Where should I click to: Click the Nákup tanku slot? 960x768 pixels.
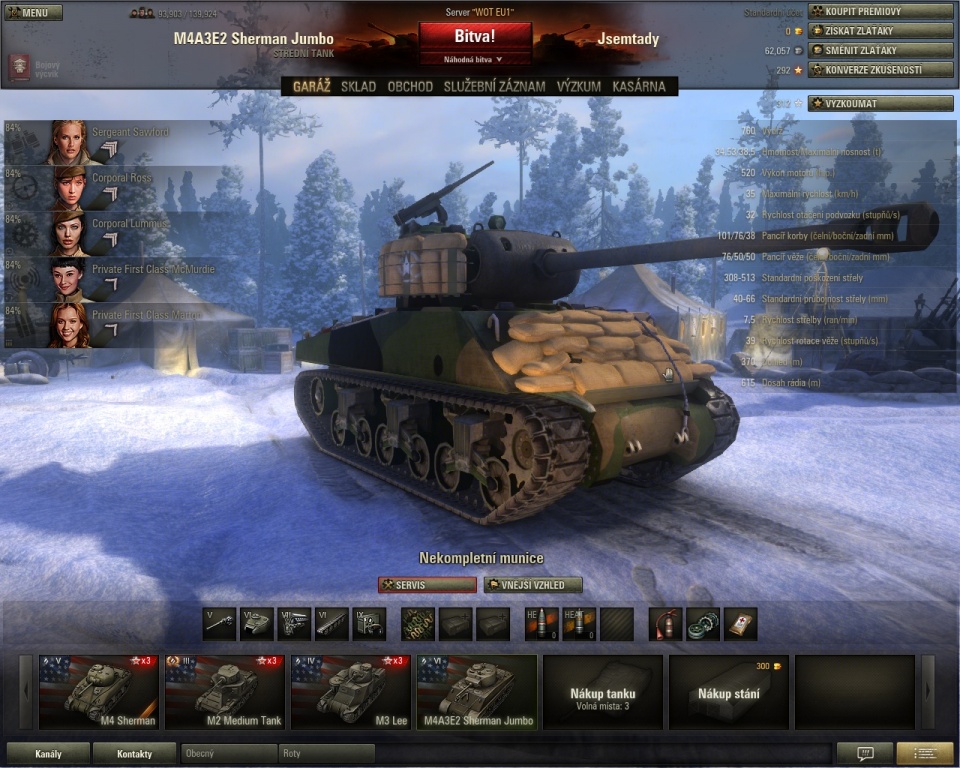pyautogui.click(x=602, y=691)
